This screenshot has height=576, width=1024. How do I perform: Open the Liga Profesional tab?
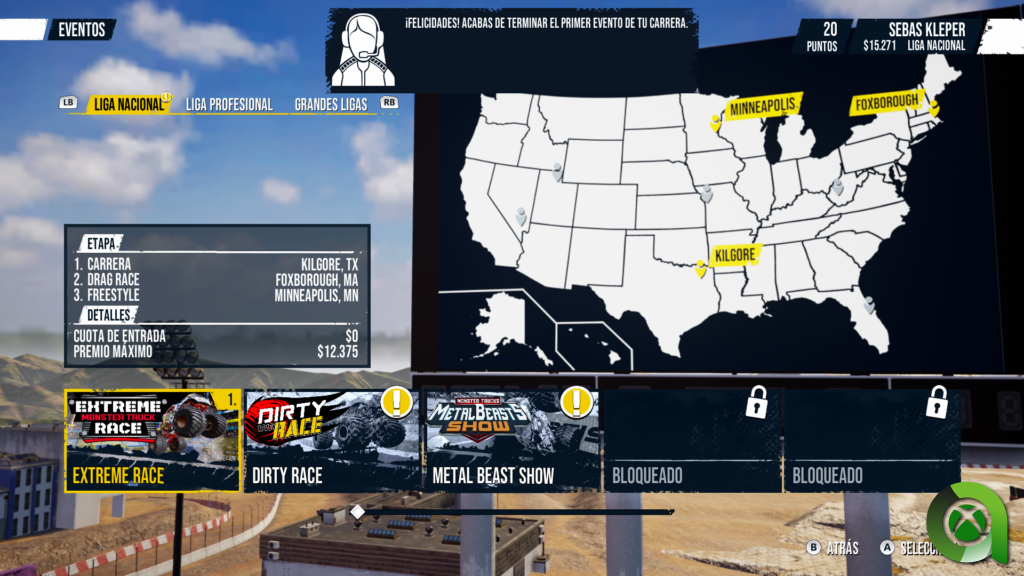click(229, 104)
